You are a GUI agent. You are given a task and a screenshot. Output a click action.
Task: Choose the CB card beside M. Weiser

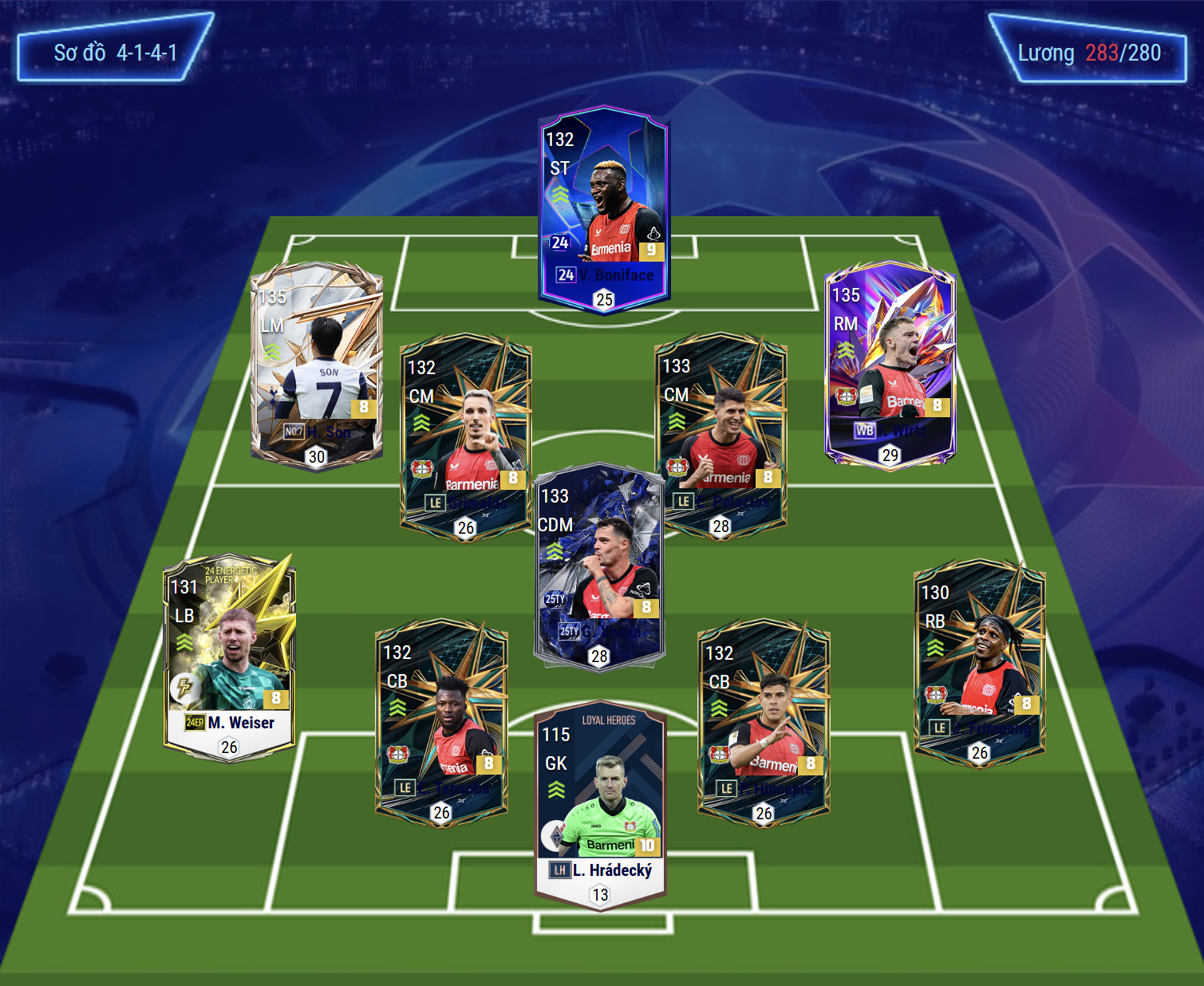(441, 722)
